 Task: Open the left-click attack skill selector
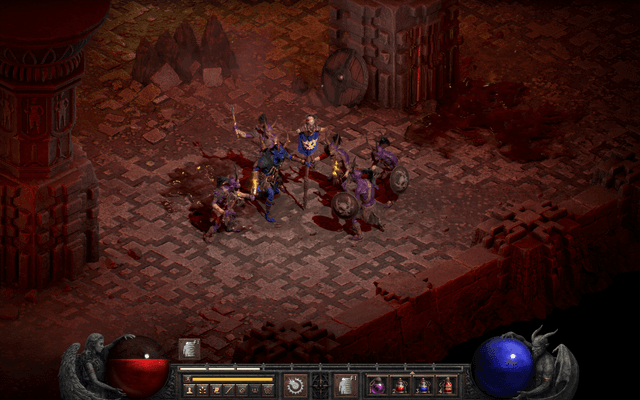[x=295, y=385]
